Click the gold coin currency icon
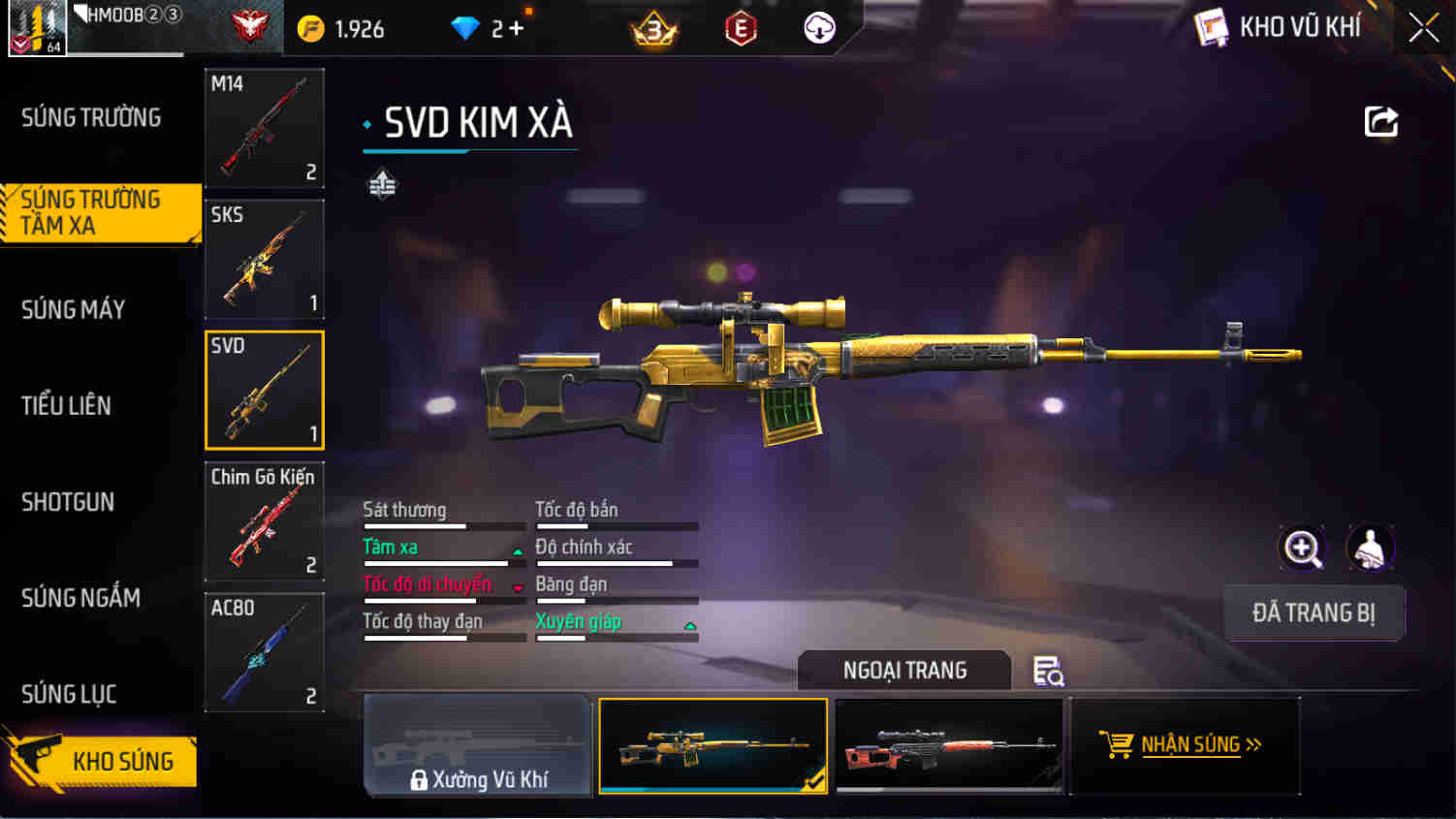Viewport: 1456px width, 819px height. tap(308, 28)
